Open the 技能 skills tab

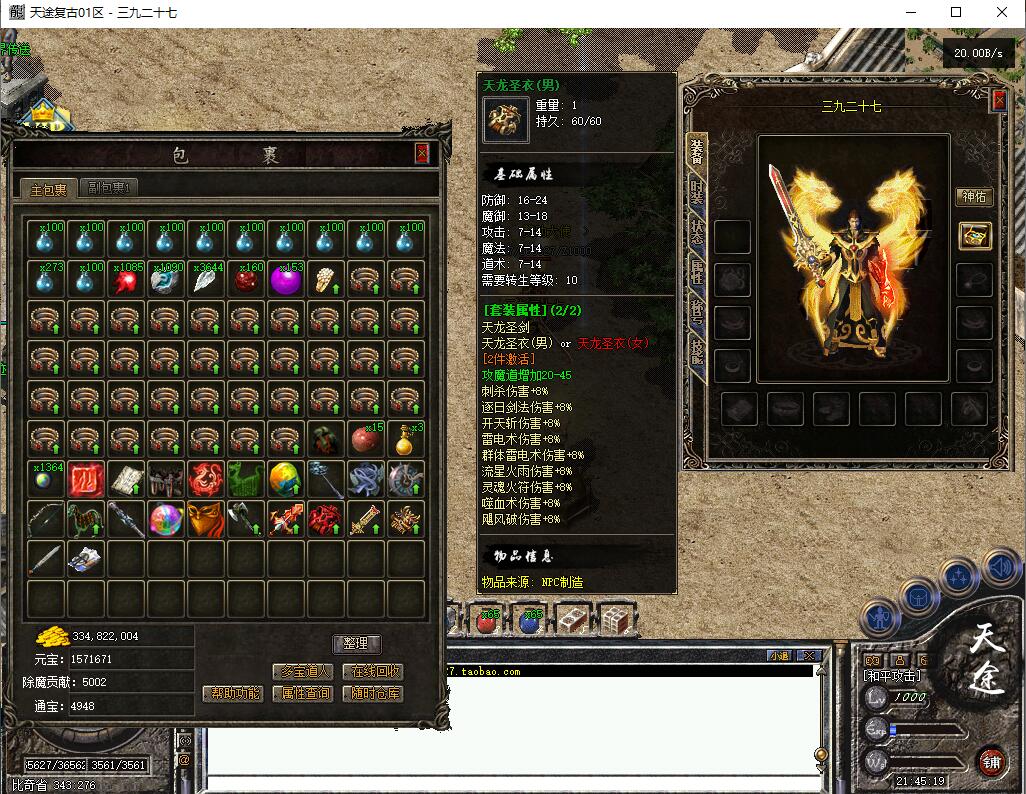[x=696, y=350]
